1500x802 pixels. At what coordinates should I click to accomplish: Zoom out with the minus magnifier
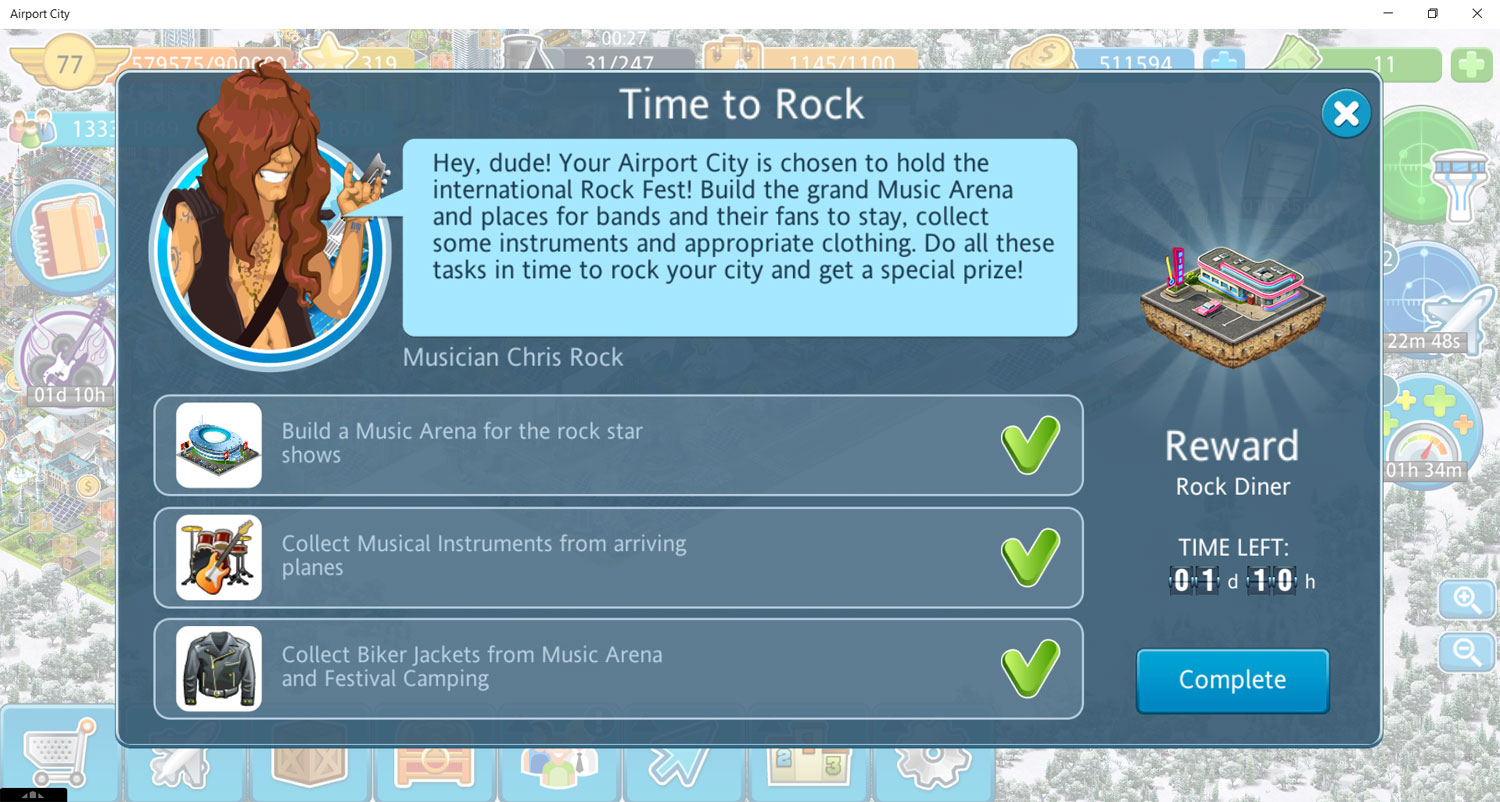1466,652
